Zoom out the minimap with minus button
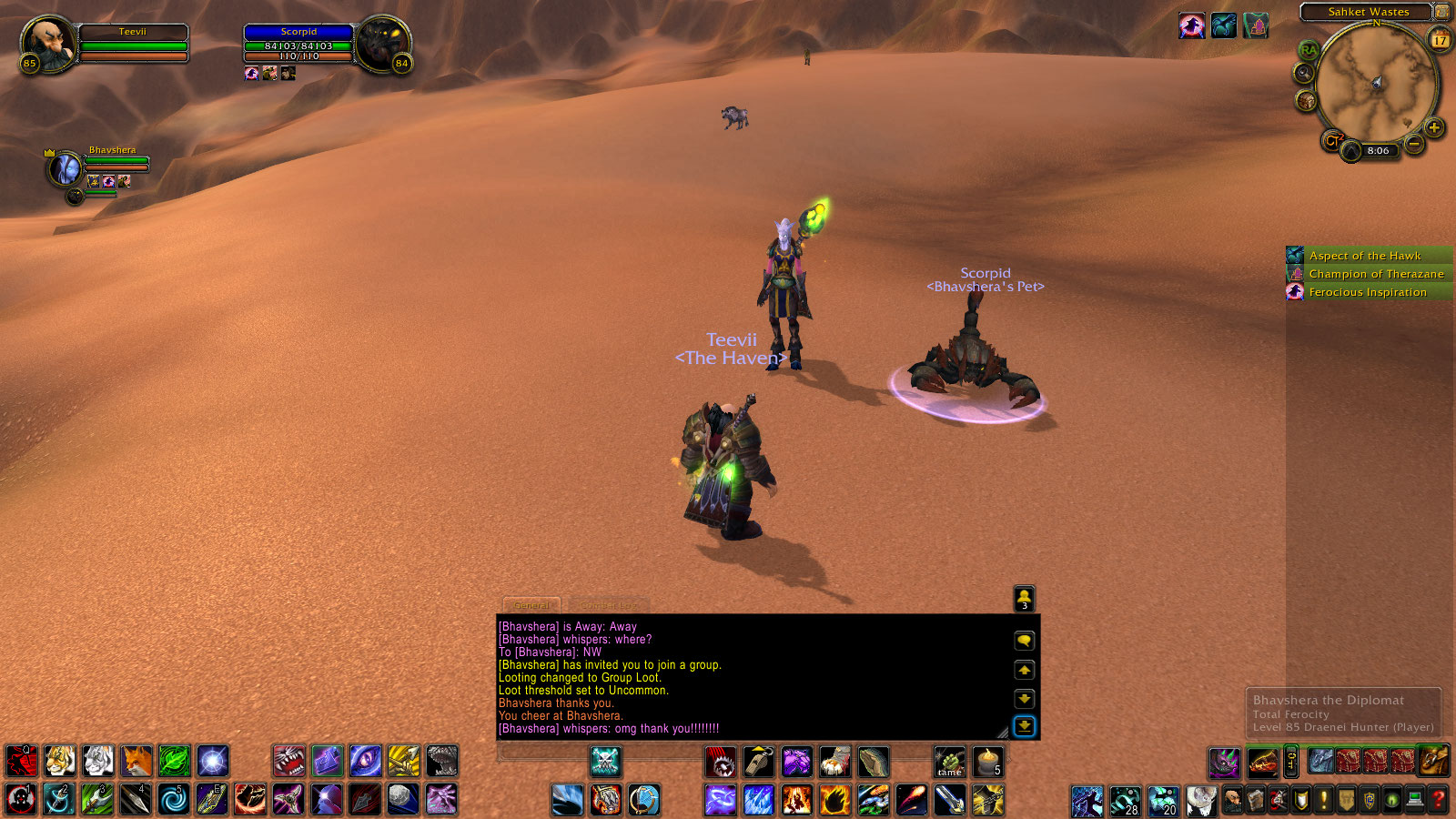 [x=1413, y=144]
